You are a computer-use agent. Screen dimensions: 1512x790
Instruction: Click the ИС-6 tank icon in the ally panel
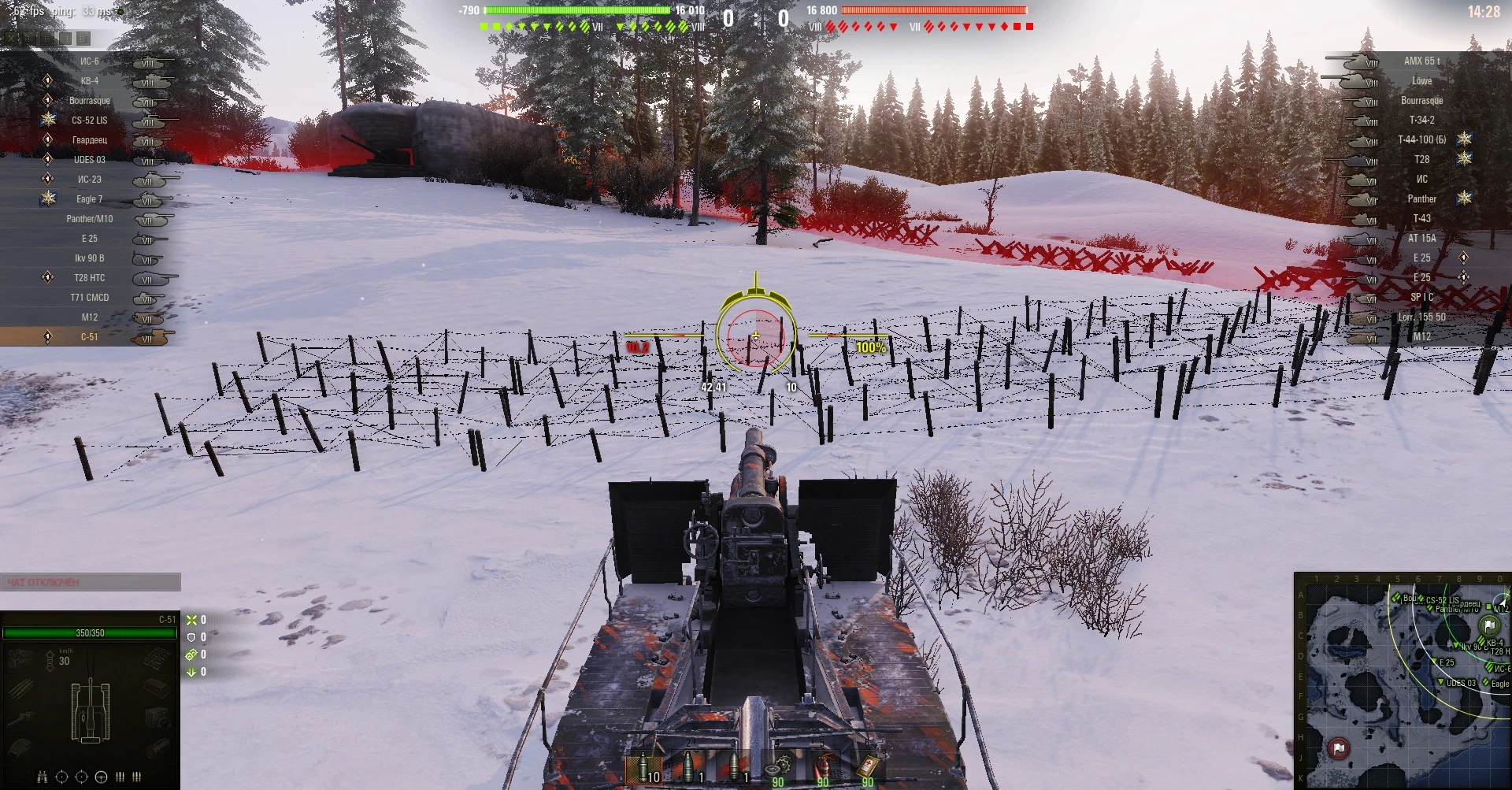tap(148, 61)
